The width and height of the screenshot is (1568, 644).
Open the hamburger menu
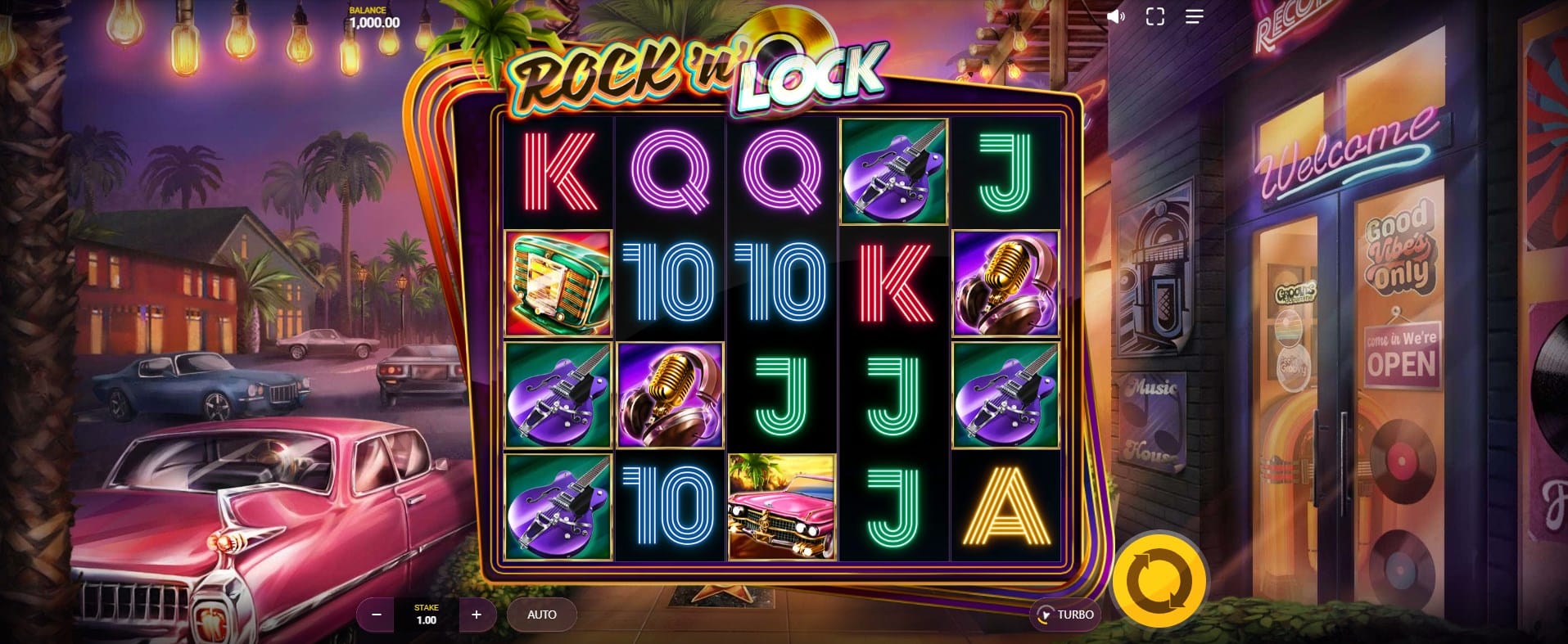click(x=1194, y=16)
